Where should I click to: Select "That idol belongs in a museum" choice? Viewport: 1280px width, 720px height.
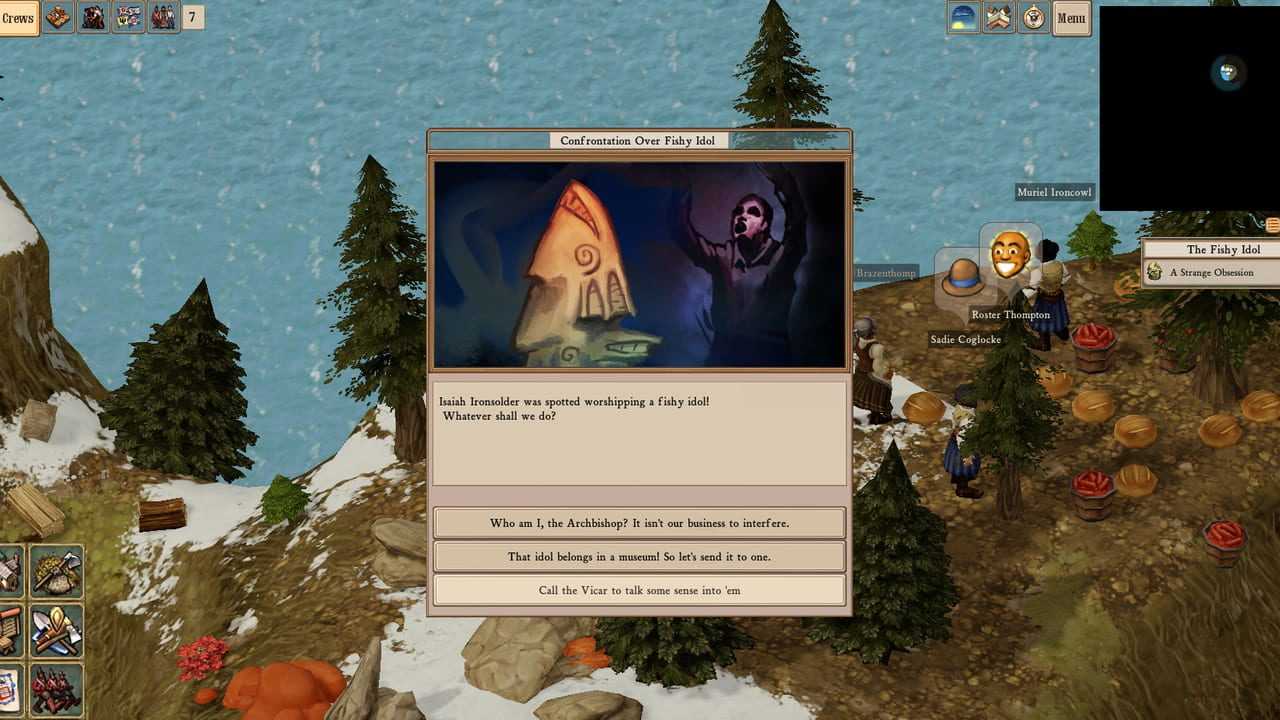[x=639, y=557]
